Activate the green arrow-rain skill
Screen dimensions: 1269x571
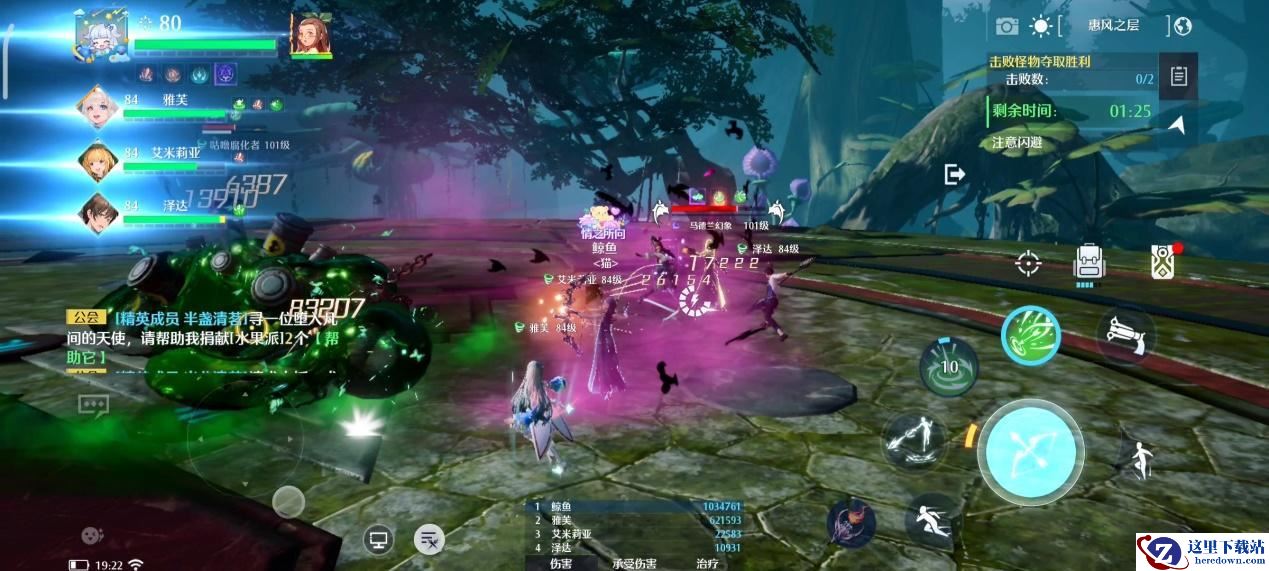coord(1030,333)
